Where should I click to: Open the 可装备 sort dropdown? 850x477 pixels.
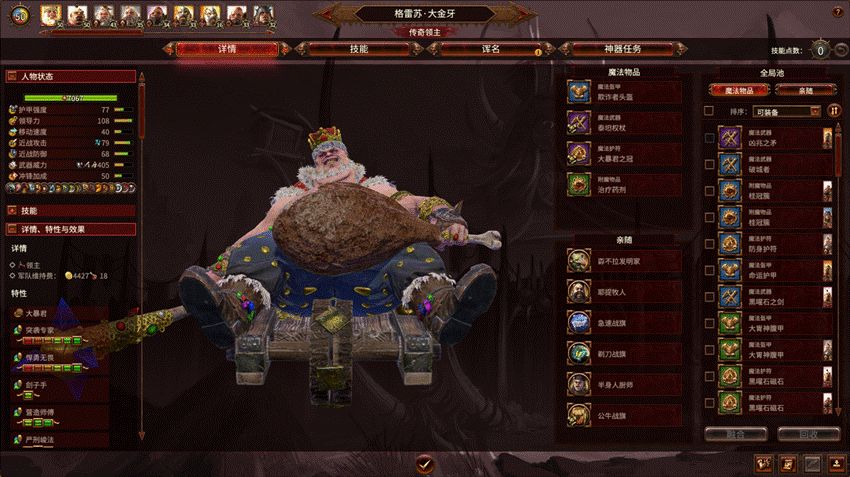coord(787,111)
